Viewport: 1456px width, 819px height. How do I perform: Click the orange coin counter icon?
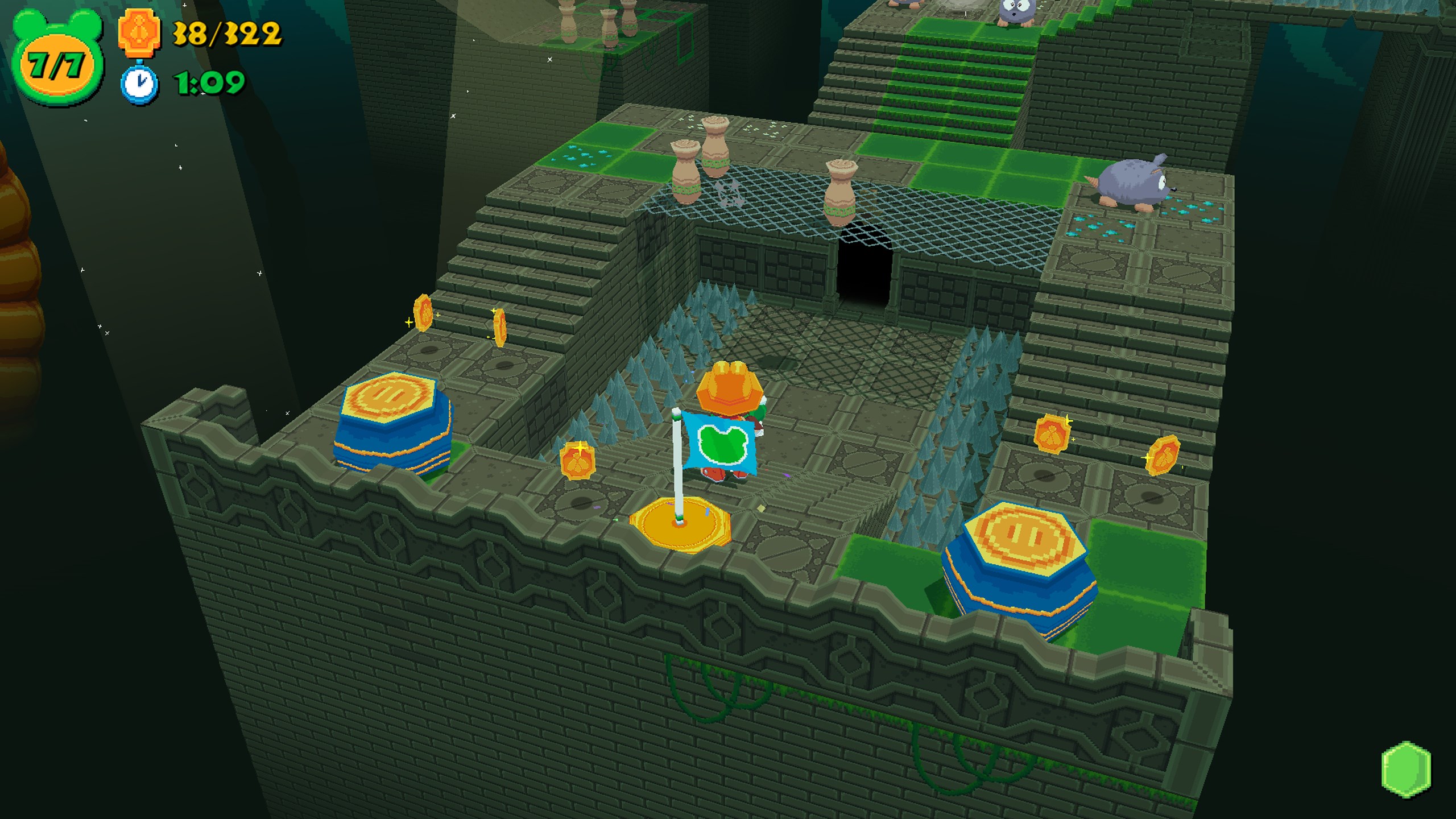coord(139,32)
